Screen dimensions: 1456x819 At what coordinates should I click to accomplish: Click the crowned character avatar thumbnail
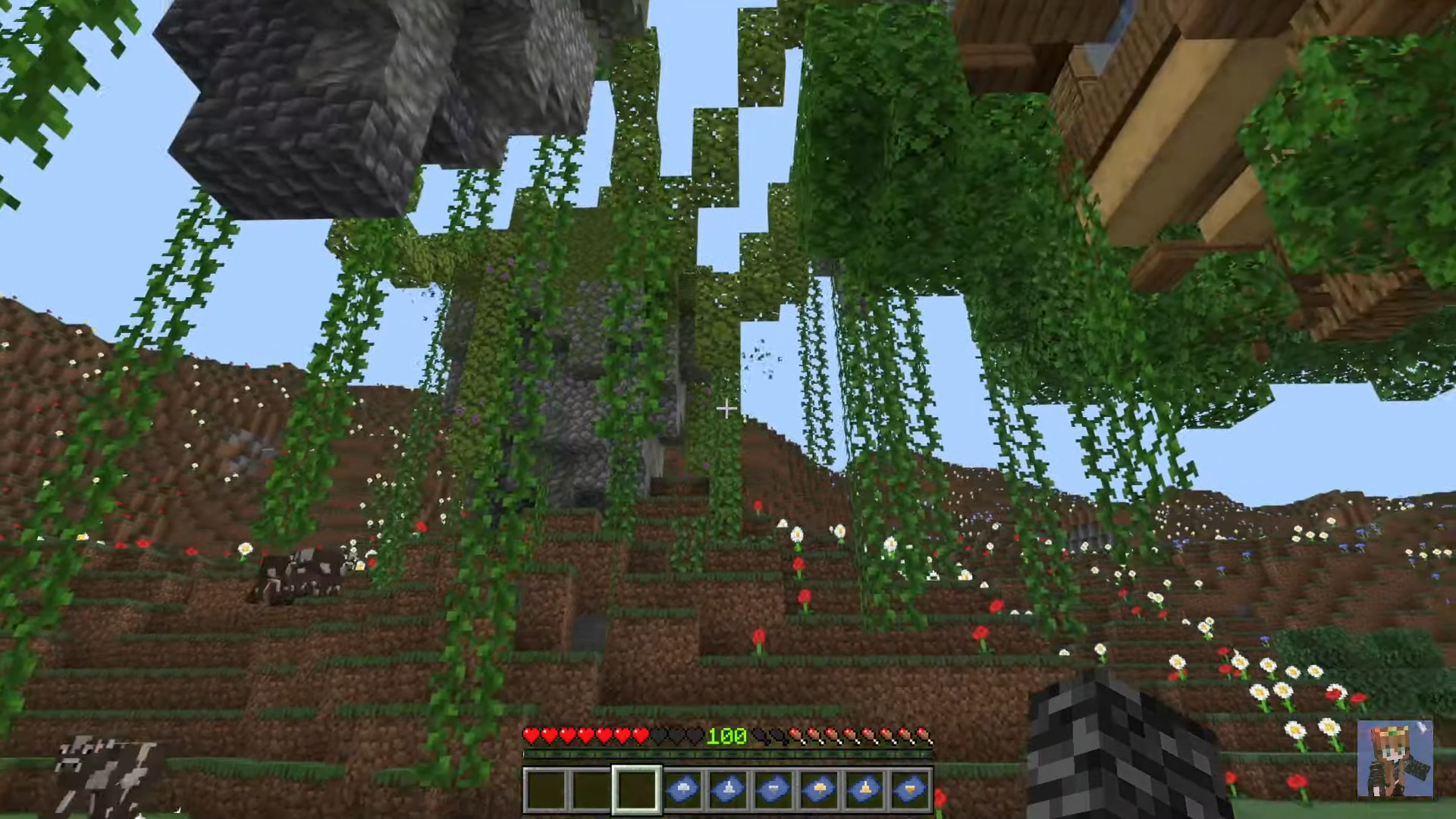1395,759
